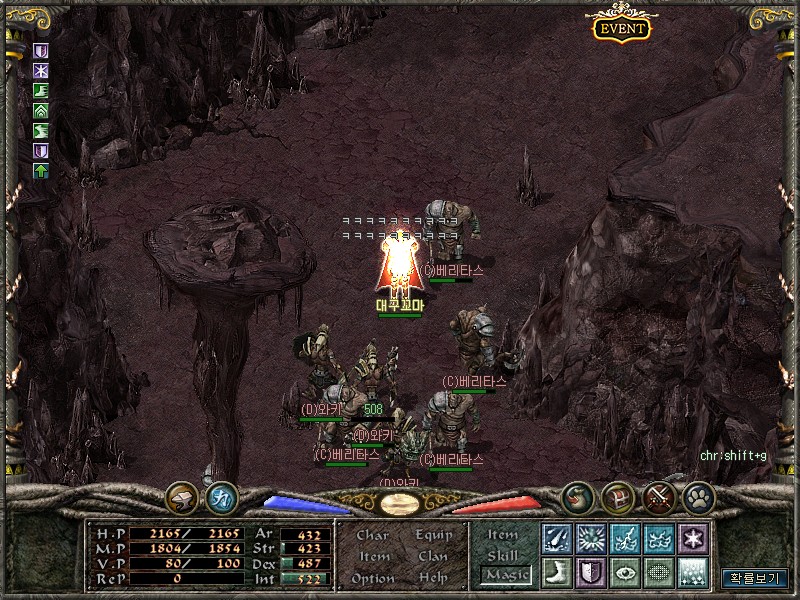Click the round anvil icon button

182,496
